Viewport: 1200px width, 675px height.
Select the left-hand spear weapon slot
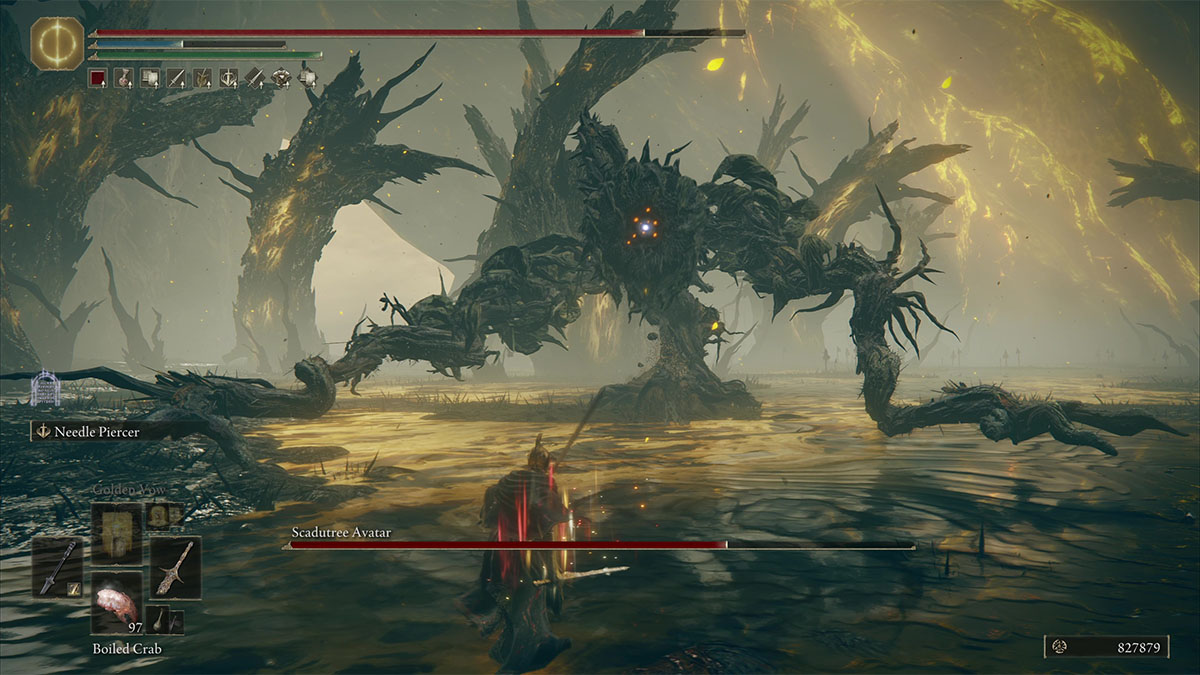tap(57, 567)
